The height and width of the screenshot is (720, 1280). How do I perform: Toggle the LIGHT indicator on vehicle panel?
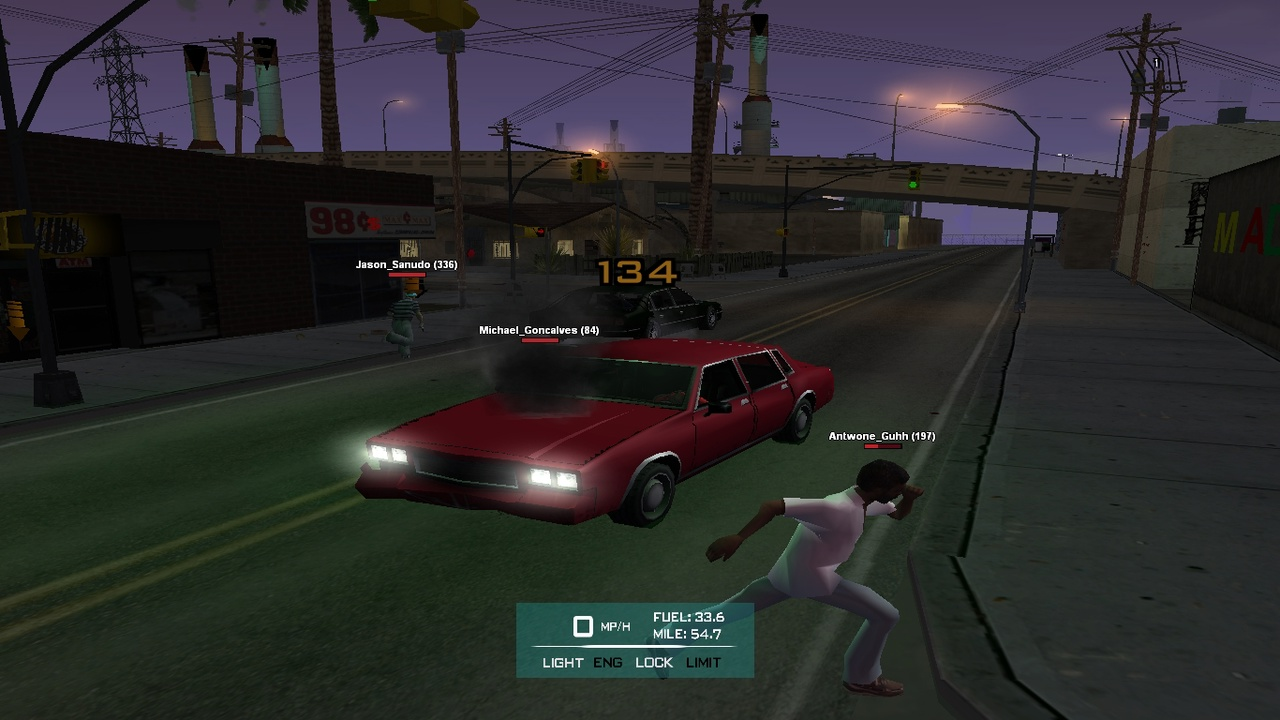click(562, 662)
